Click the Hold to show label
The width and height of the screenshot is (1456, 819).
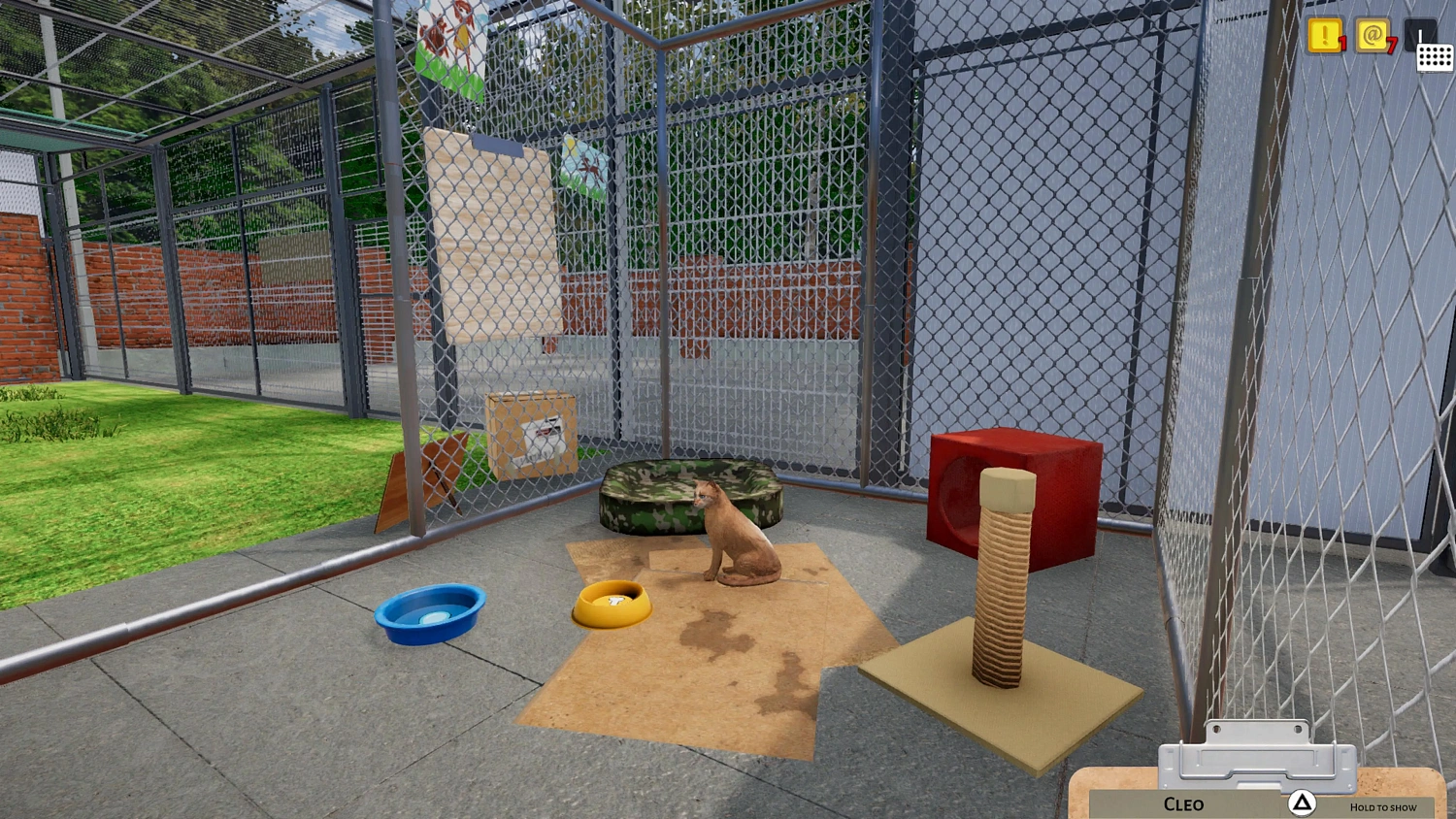pos(1383,806)
